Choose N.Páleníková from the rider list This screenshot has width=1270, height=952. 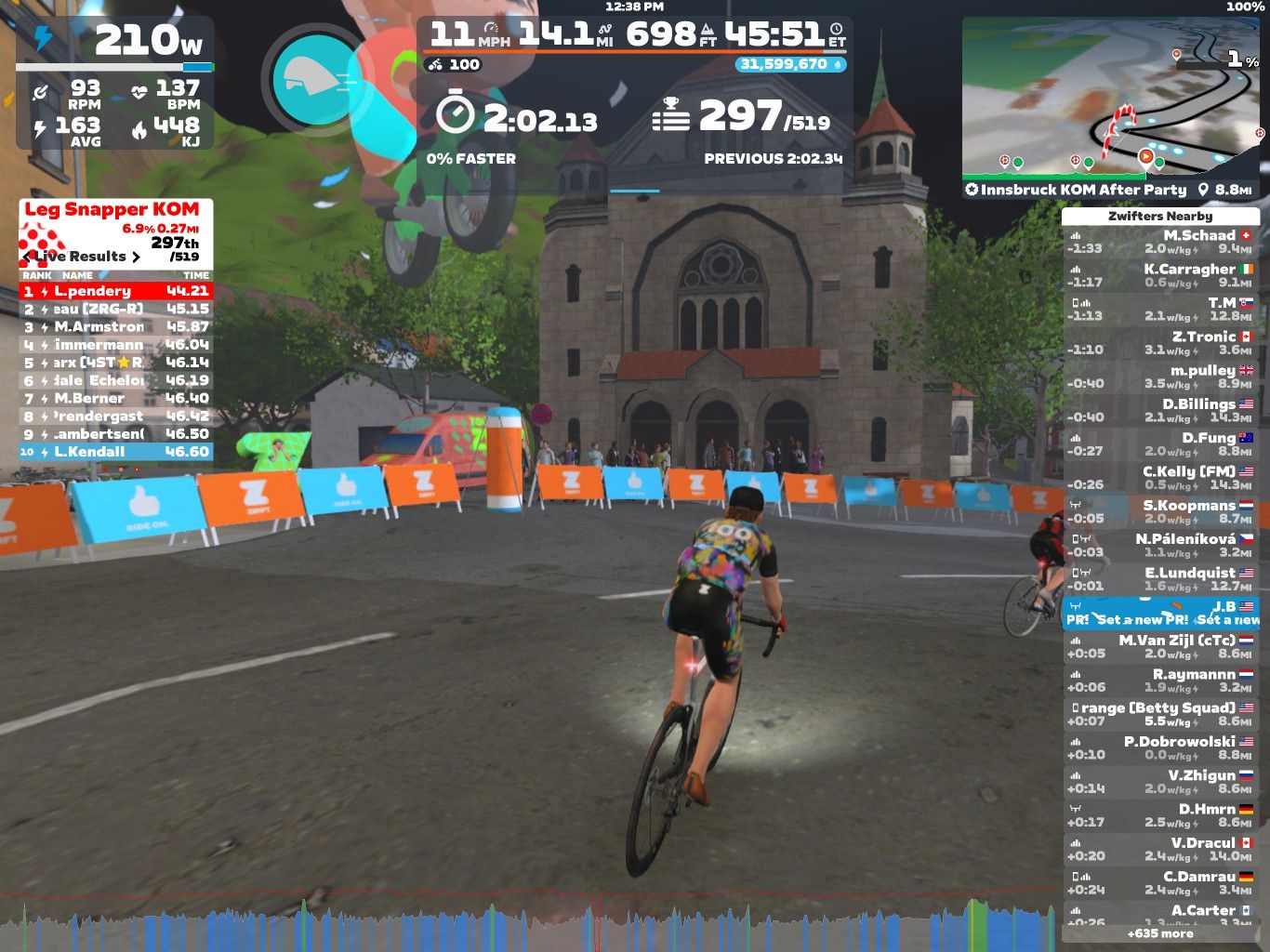[1160, 546]
